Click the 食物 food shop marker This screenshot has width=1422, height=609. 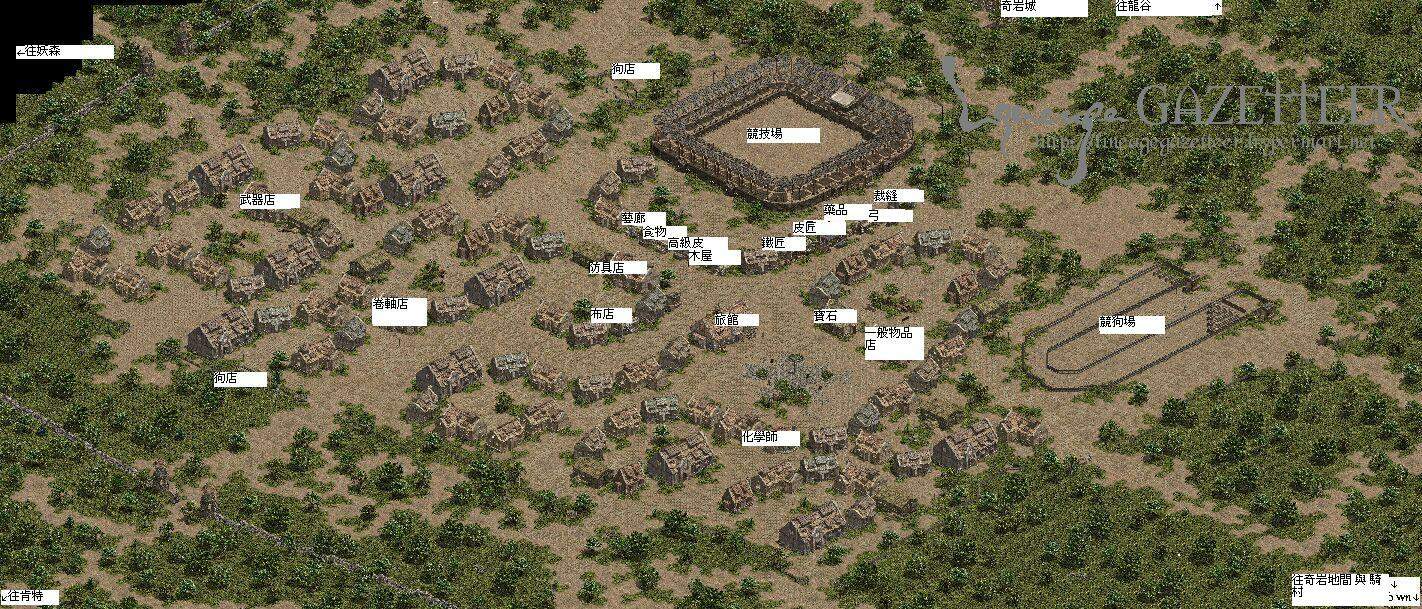tap(654, 232)
